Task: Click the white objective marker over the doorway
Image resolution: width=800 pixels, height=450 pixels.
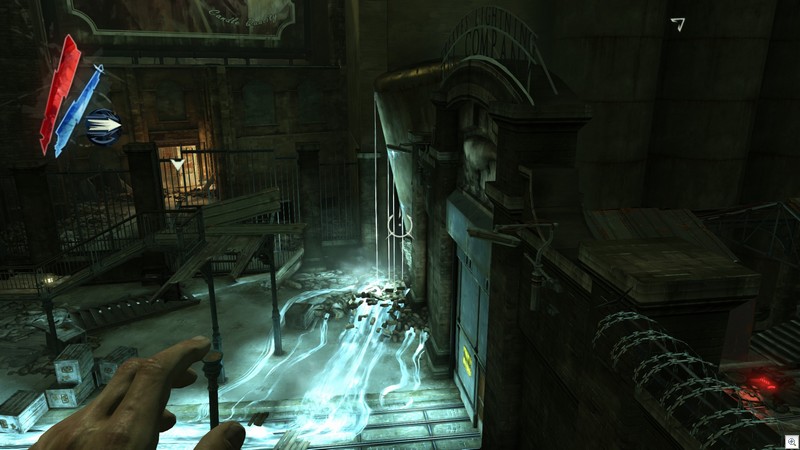Action: (x=177, y=164)
